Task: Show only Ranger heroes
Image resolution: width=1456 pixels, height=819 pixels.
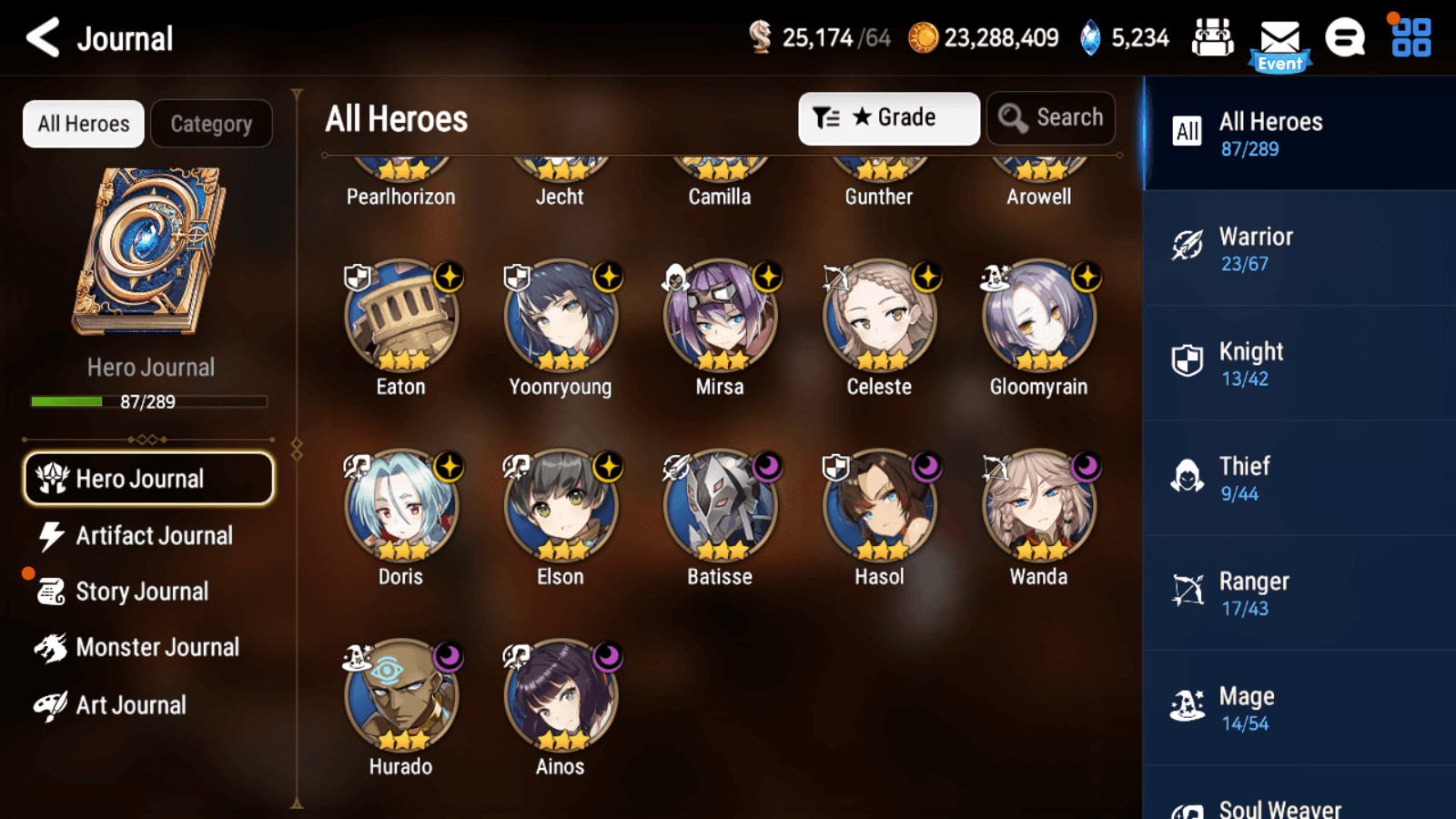Action: pyautogui.click(x=1299, y=593)
